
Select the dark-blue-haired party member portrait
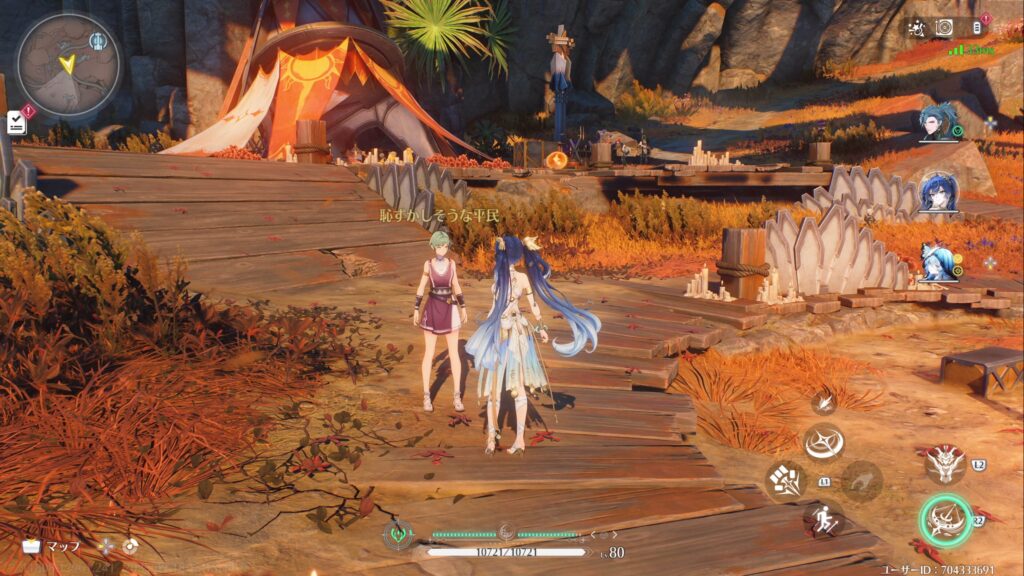coord(938,192)
